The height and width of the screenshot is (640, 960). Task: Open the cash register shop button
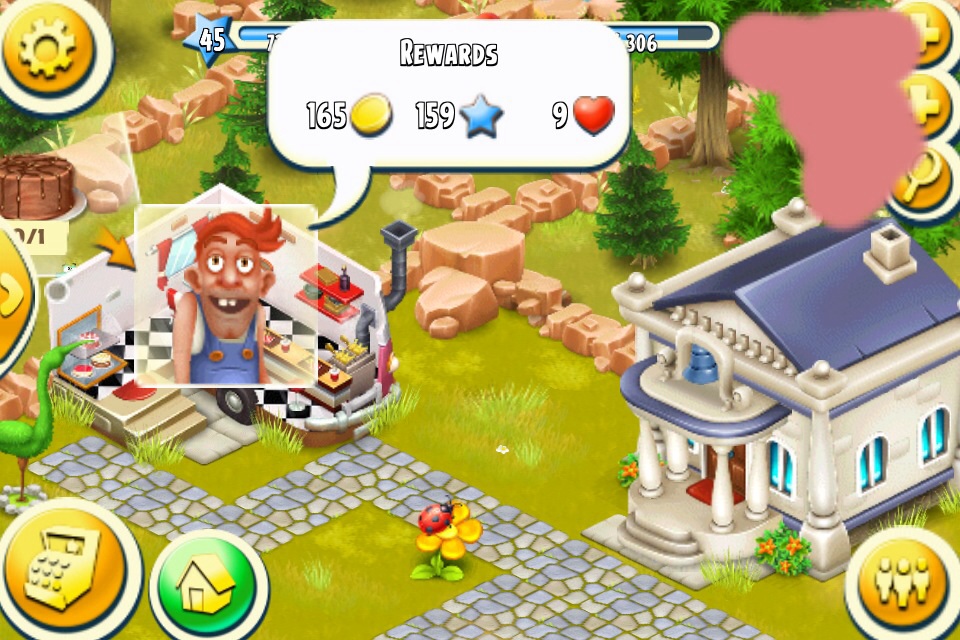62,572
